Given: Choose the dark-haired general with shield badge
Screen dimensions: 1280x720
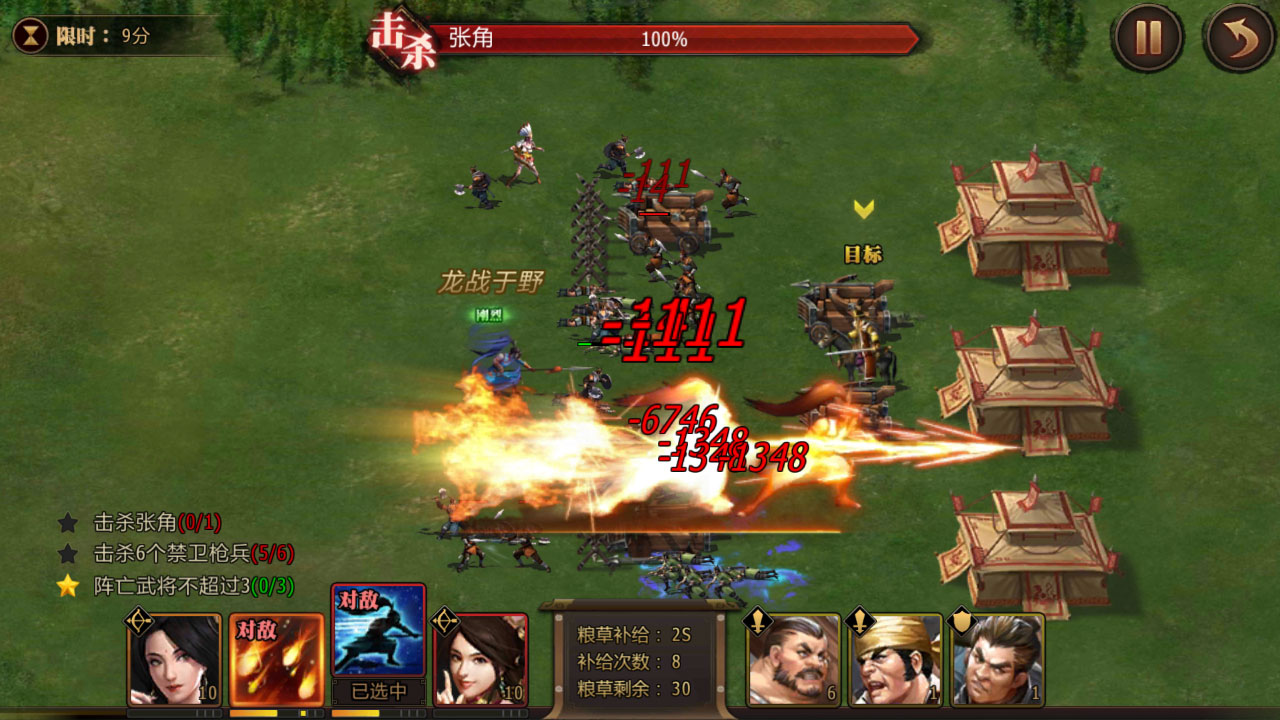Looking at the screenshot, I should click(x=997, y=660).
